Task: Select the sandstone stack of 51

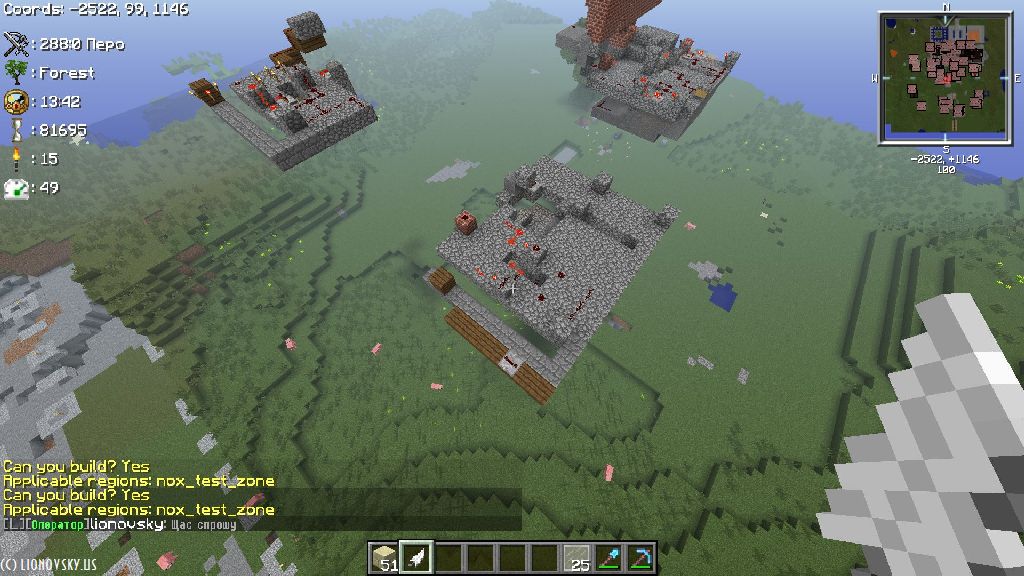Action: pyautogui.click(x=383, y=558)
